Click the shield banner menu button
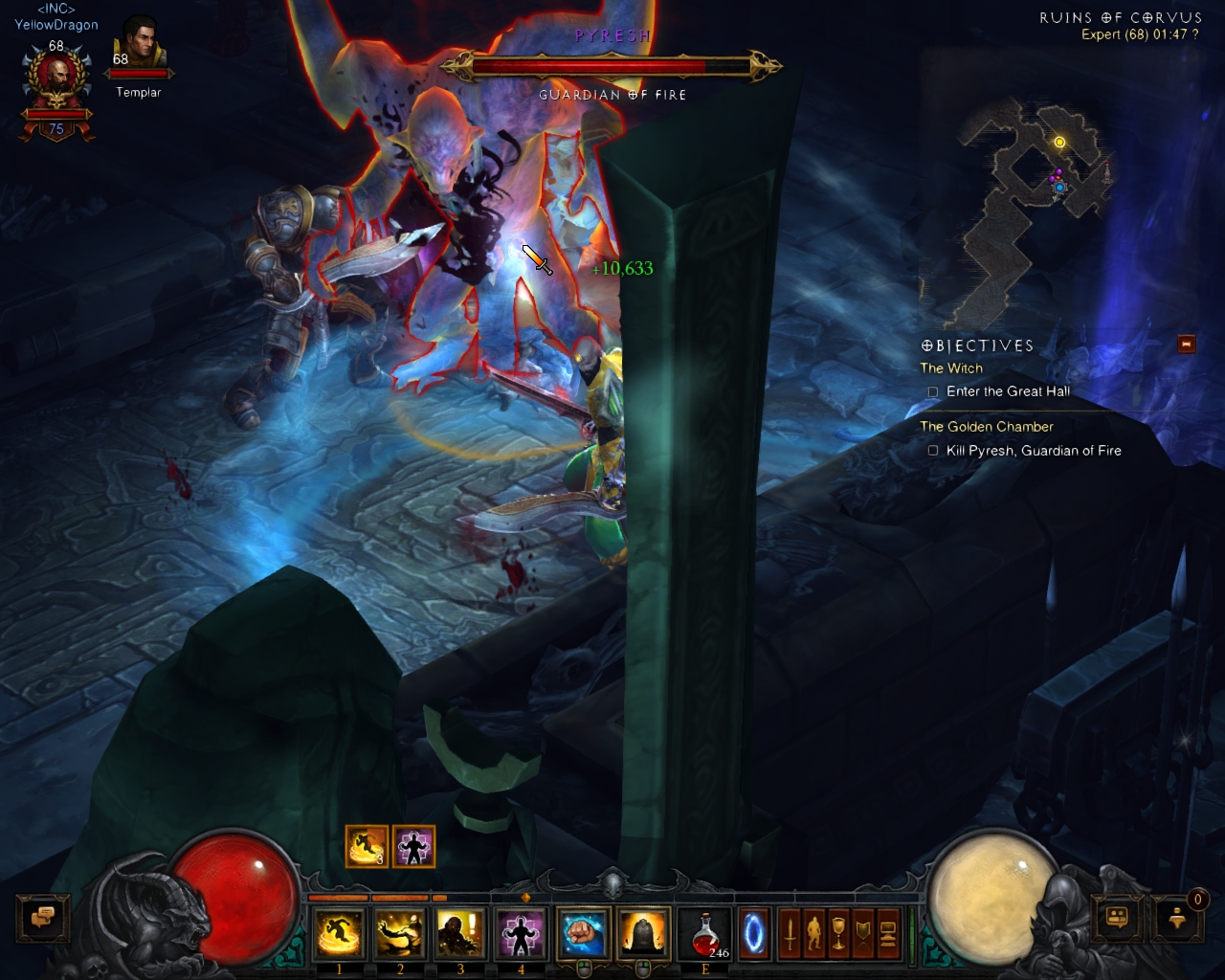This screenshot has height=980, width=1225. pos(863,933)
